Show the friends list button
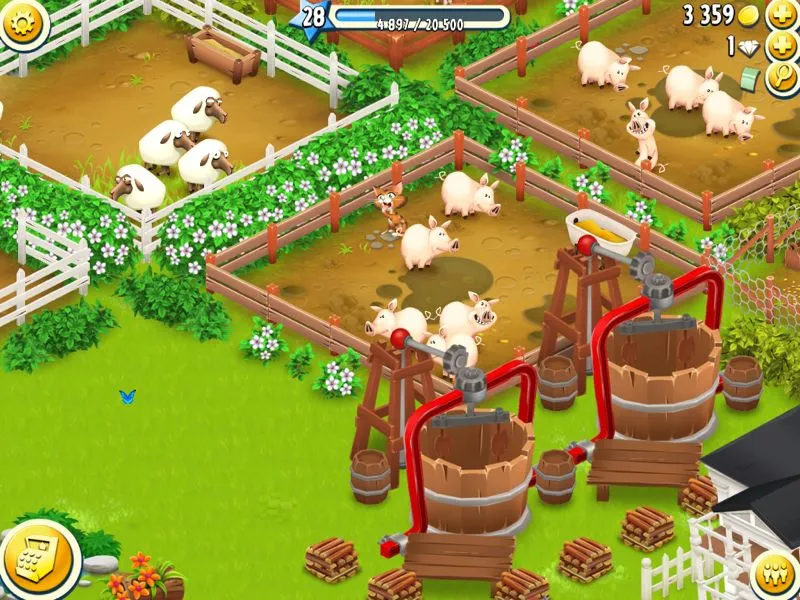800x600 pixels. [x=774, y=573]
